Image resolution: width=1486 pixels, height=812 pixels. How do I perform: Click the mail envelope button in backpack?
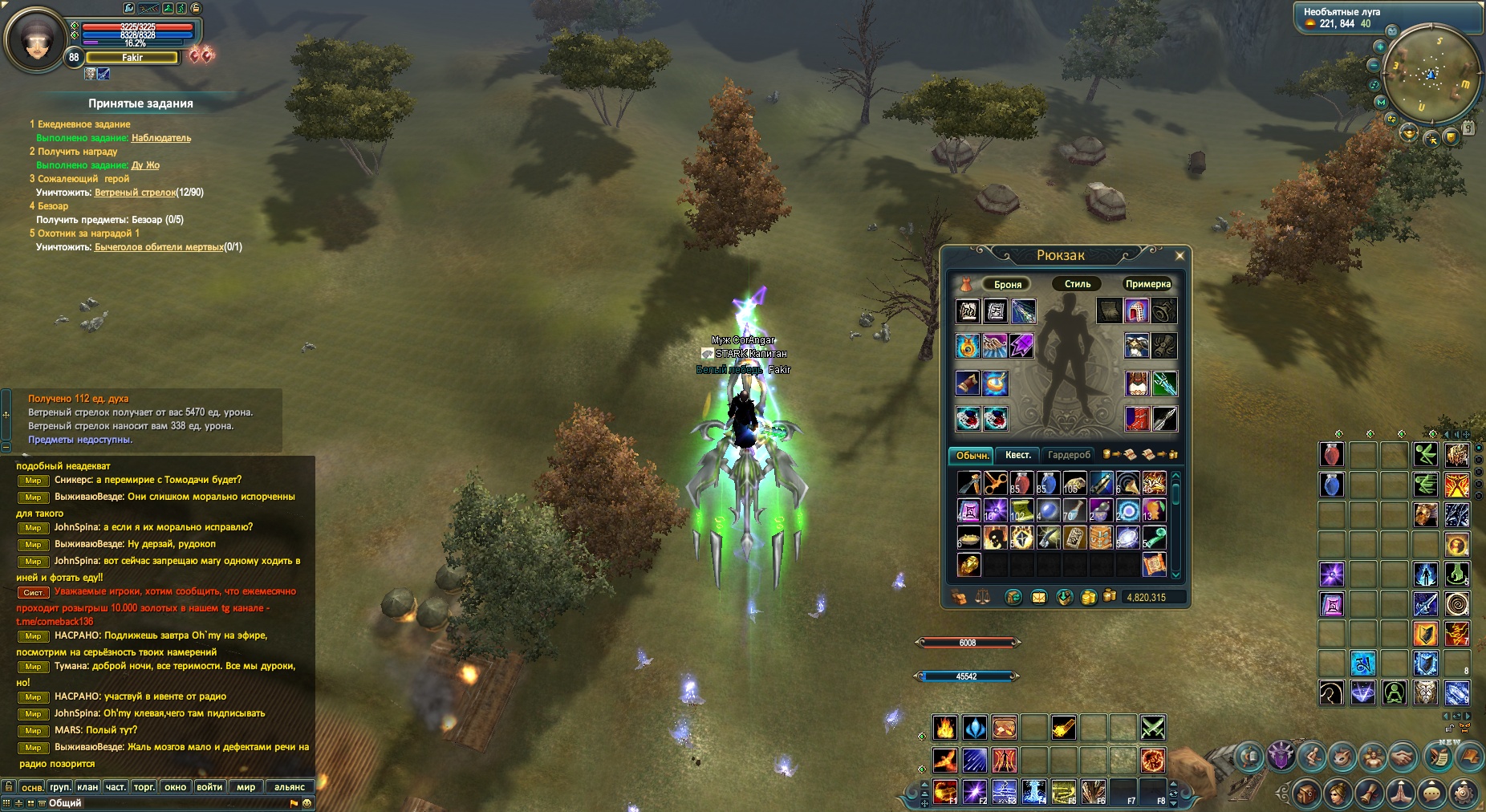[x=1038, y=597]
